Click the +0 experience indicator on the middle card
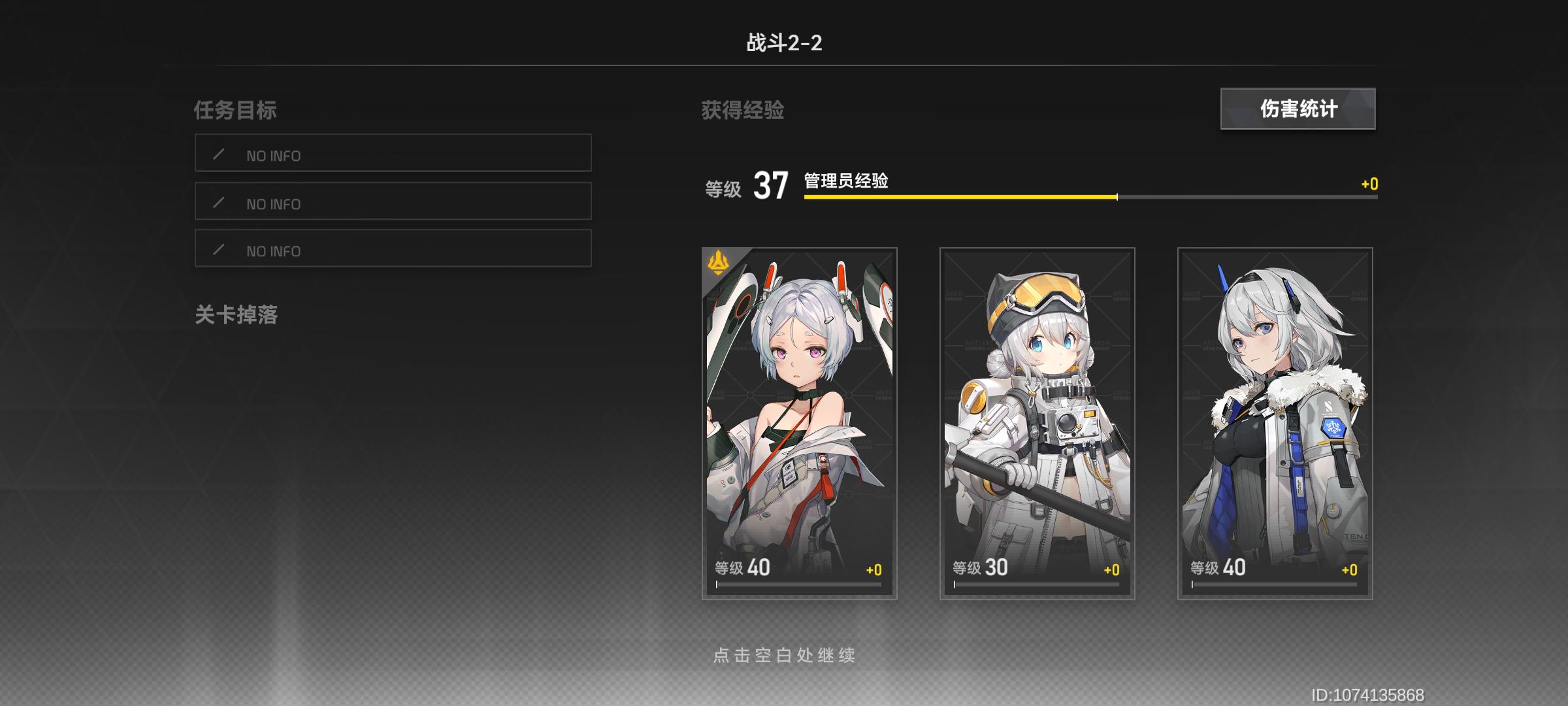Screen dimensions: 1568x706 [x=1110, y=569]
